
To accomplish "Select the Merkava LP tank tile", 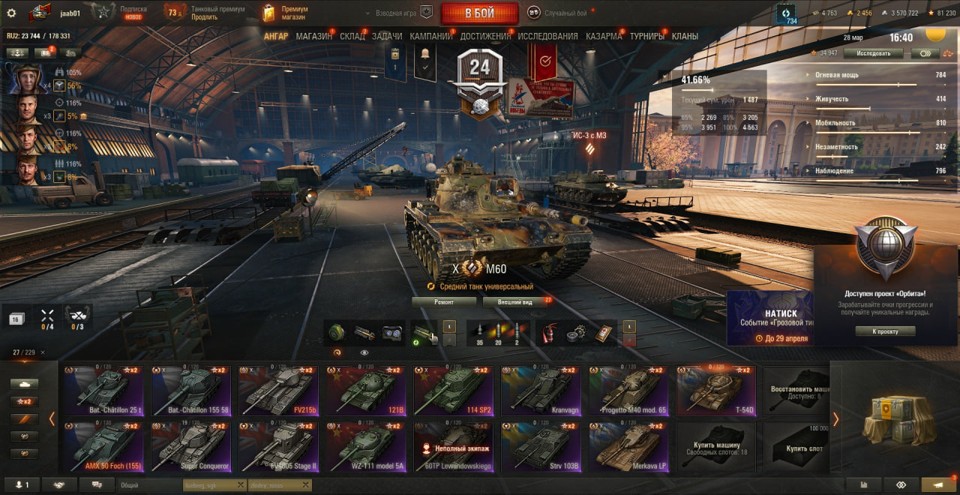I will coord(628,447).
